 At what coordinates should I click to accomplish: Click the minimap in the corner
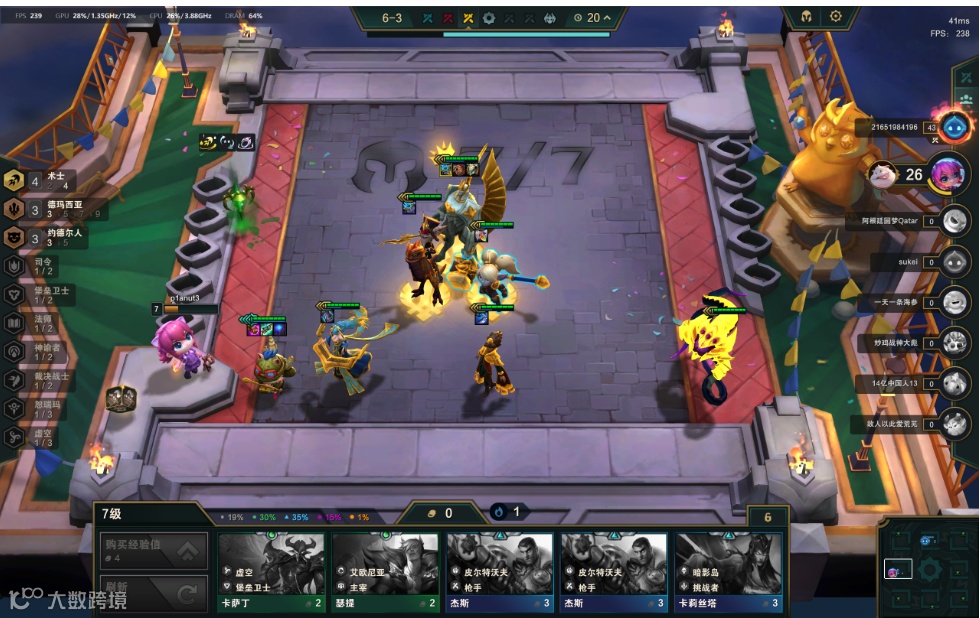coord(928,567)
